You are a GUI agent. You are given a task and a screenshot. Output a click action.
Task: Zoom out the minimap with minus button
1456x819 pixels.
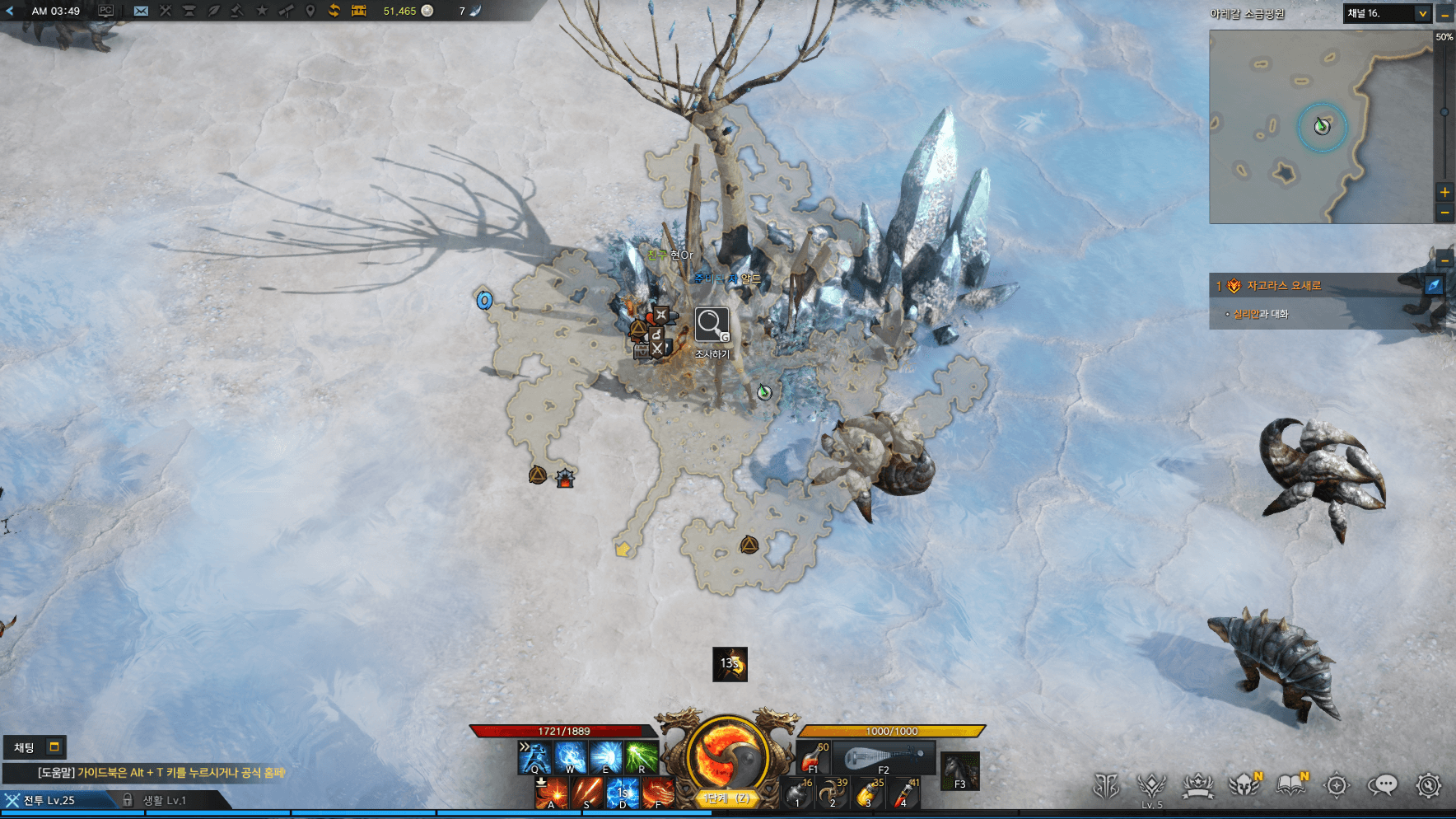(1444, 213)
